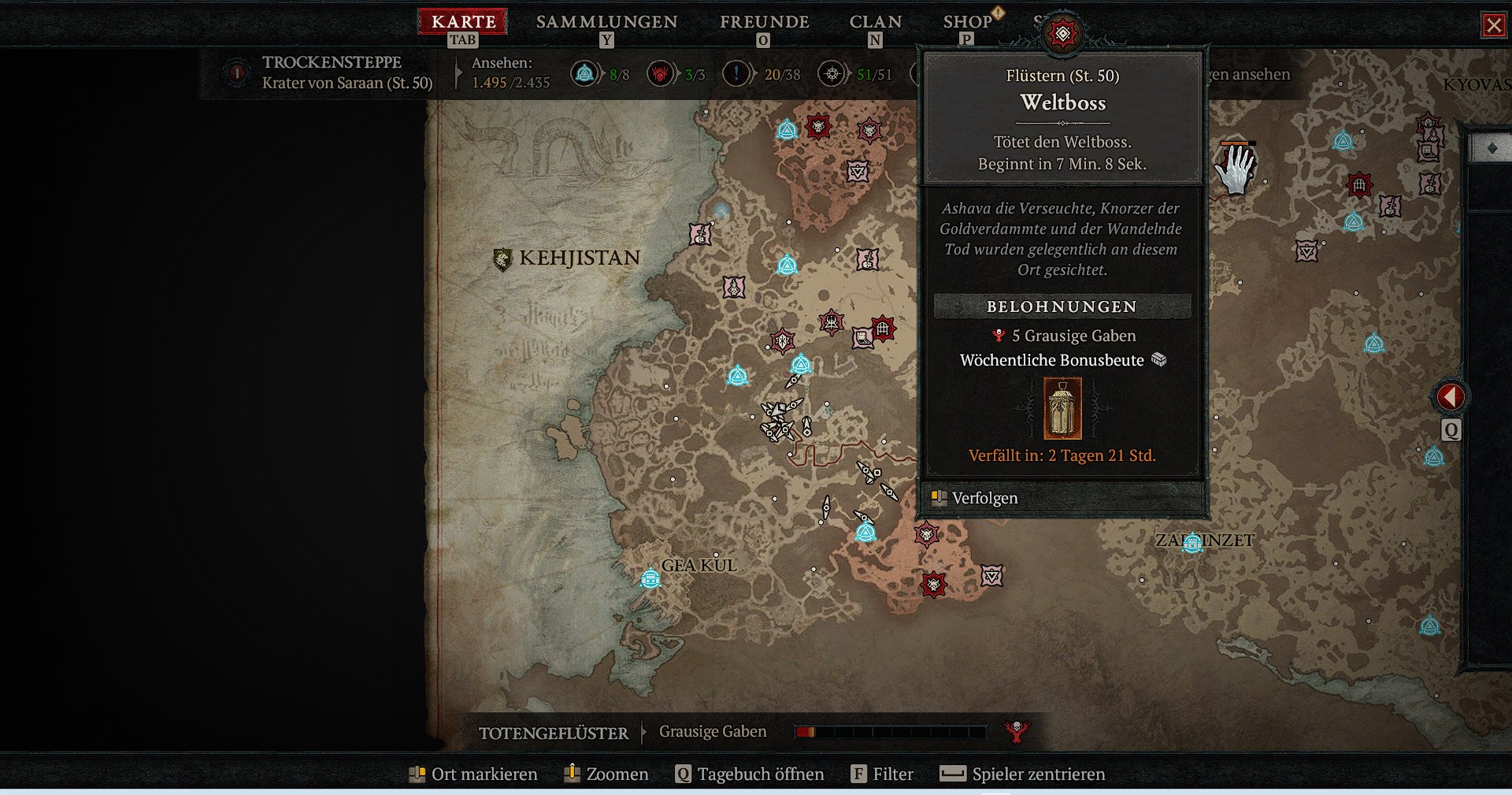Click the Weltboss marker above the tooltip
This screenshot has height=795, width=1512.
coord(1062,34)
